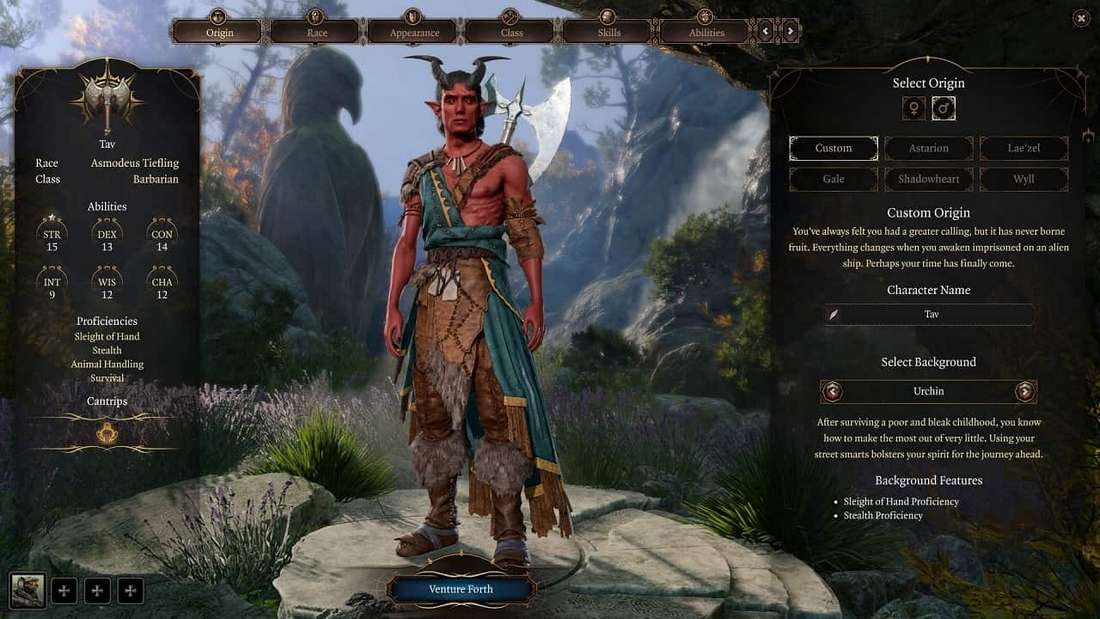The image size is (1100, 619).
Task: Choose Wyll as origin character
Action: (1024, 179)
